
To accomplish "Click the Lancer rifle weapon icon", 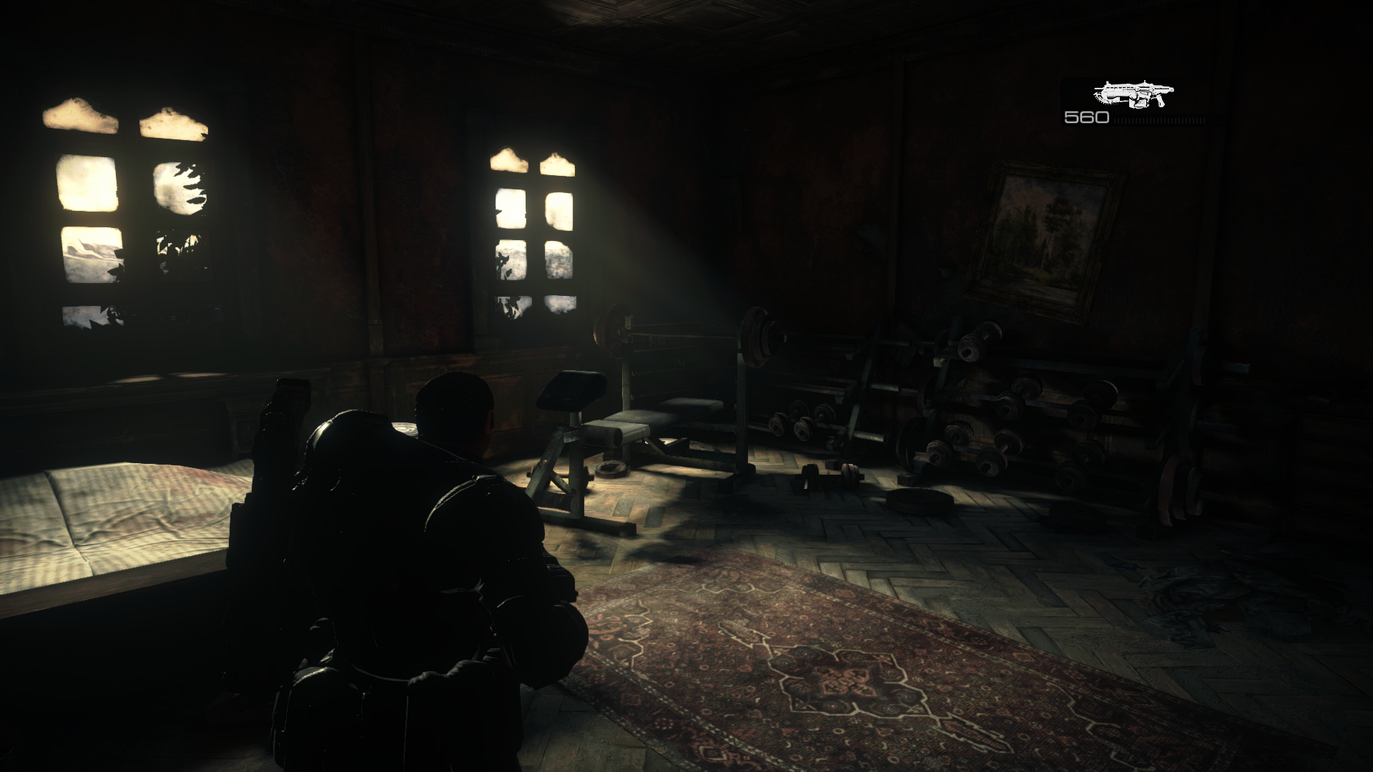I will tap(1133, 95).
